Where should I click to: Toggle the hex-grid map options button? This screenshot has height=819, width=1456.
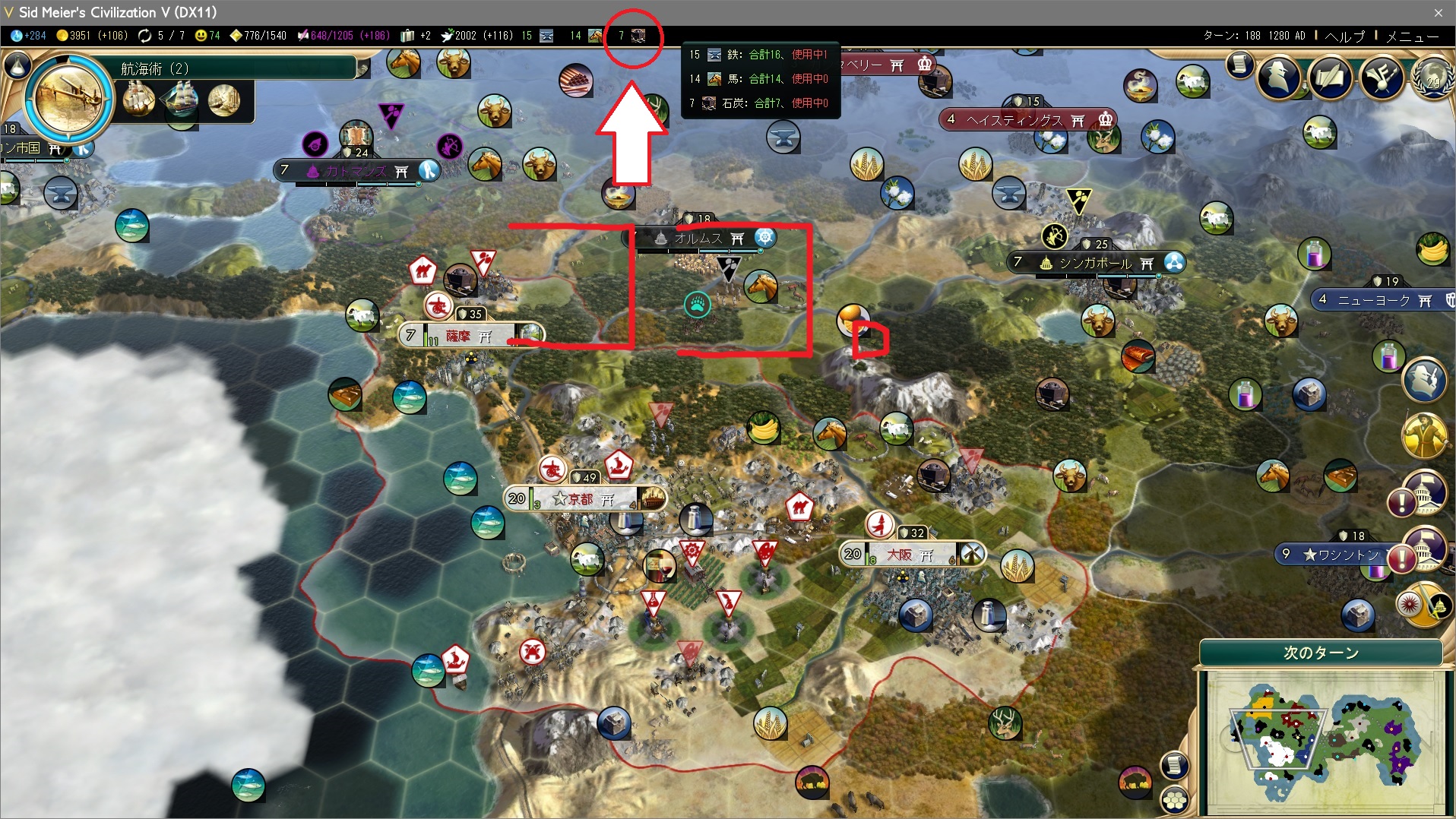pos(1175,800)
